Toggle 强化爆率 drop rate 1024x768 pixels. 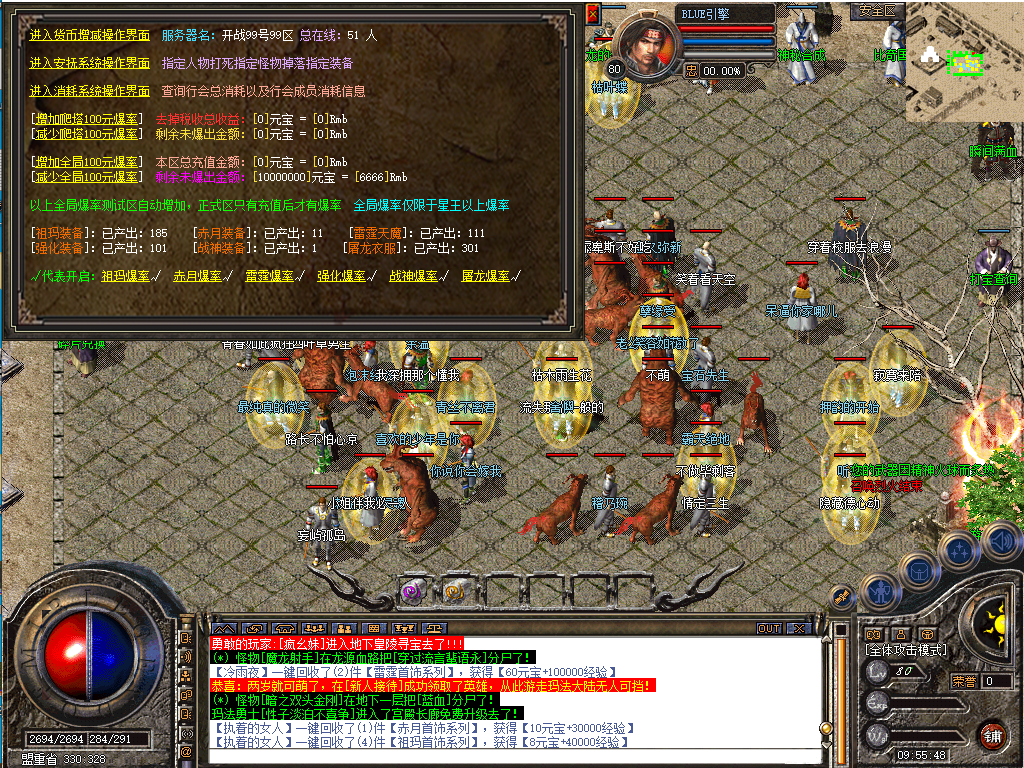point(342,276)
